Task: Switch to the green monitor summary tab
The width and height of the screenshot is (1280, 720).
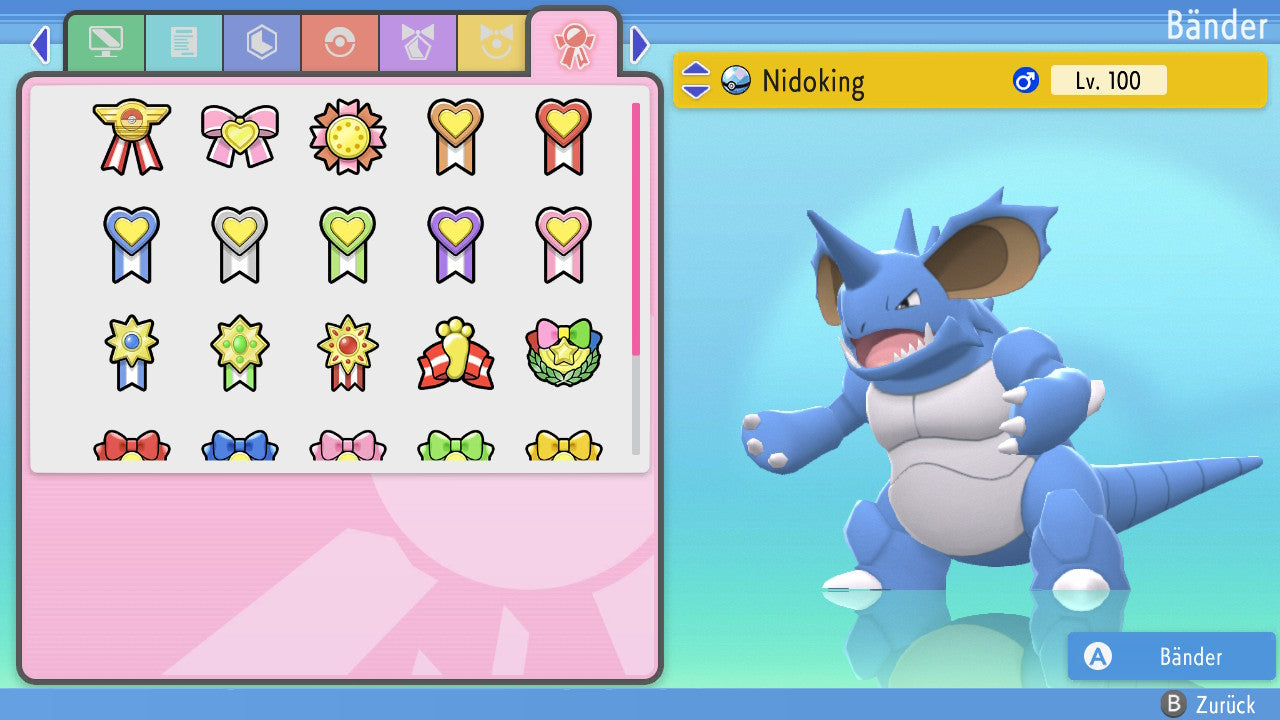Action: (x=105, y=43)
